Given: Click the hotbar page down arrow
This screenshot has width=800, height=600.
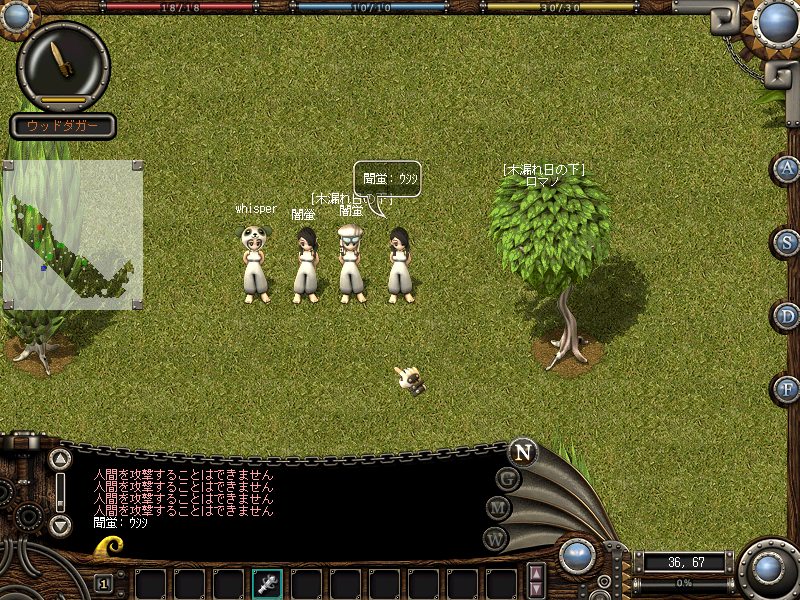Looking at the screenshot, I should click(x=536, y=590).
